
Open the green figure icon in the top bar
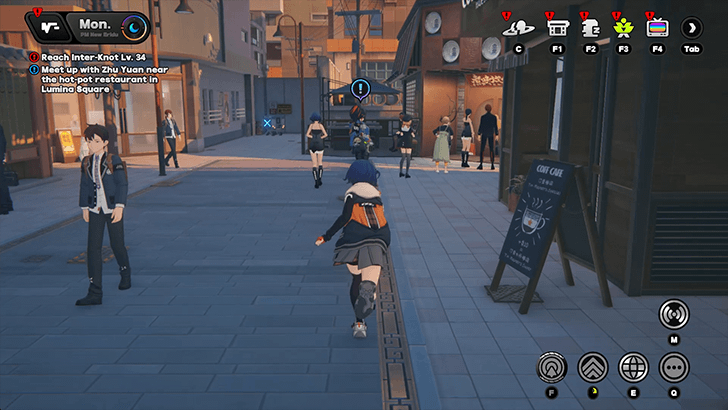(x=623, y=28)
